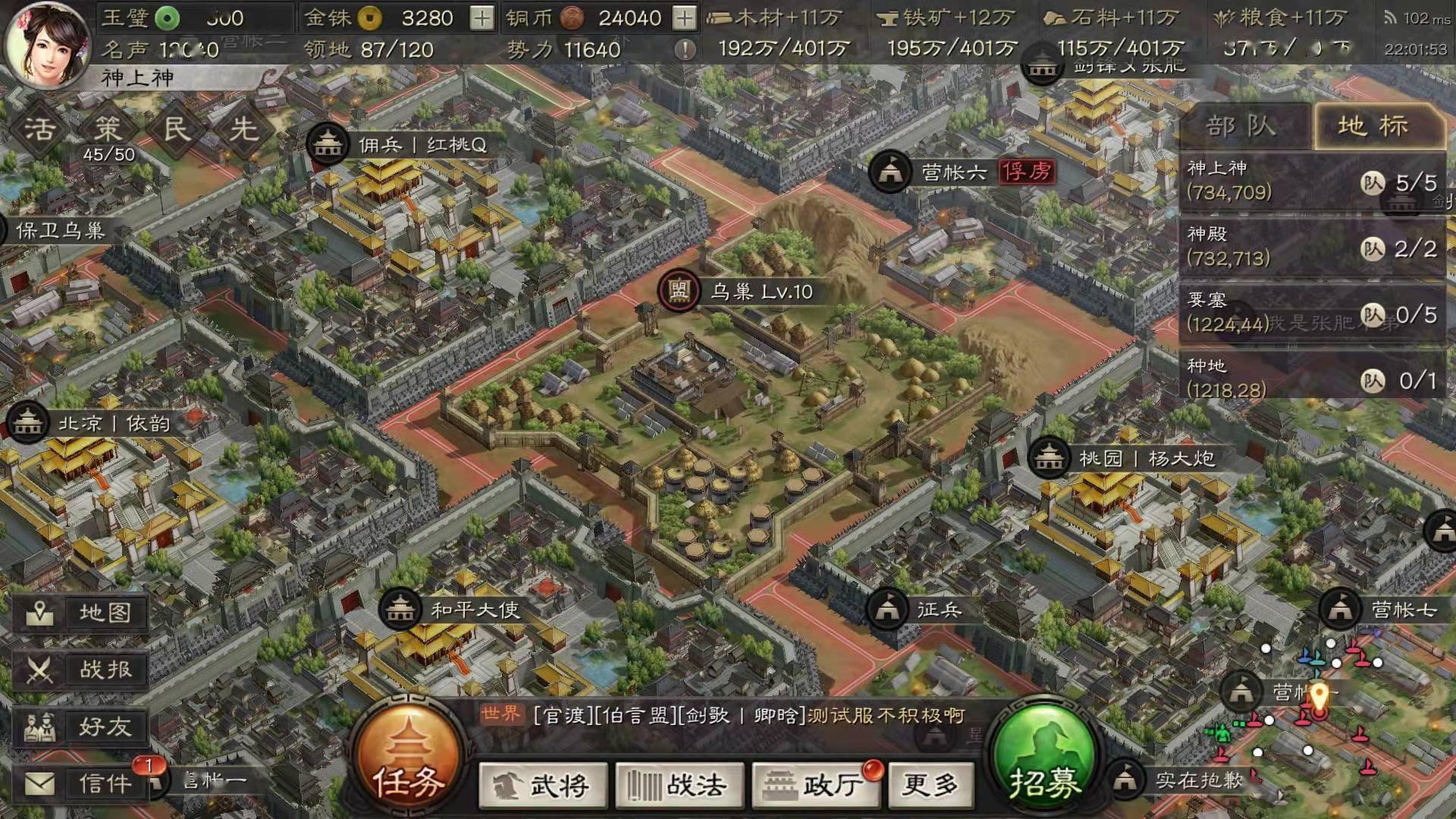The height and width of the screenshot is (819, 1456).
Task: Click the plus next to 金铢 currency
Action: [482, 17]
